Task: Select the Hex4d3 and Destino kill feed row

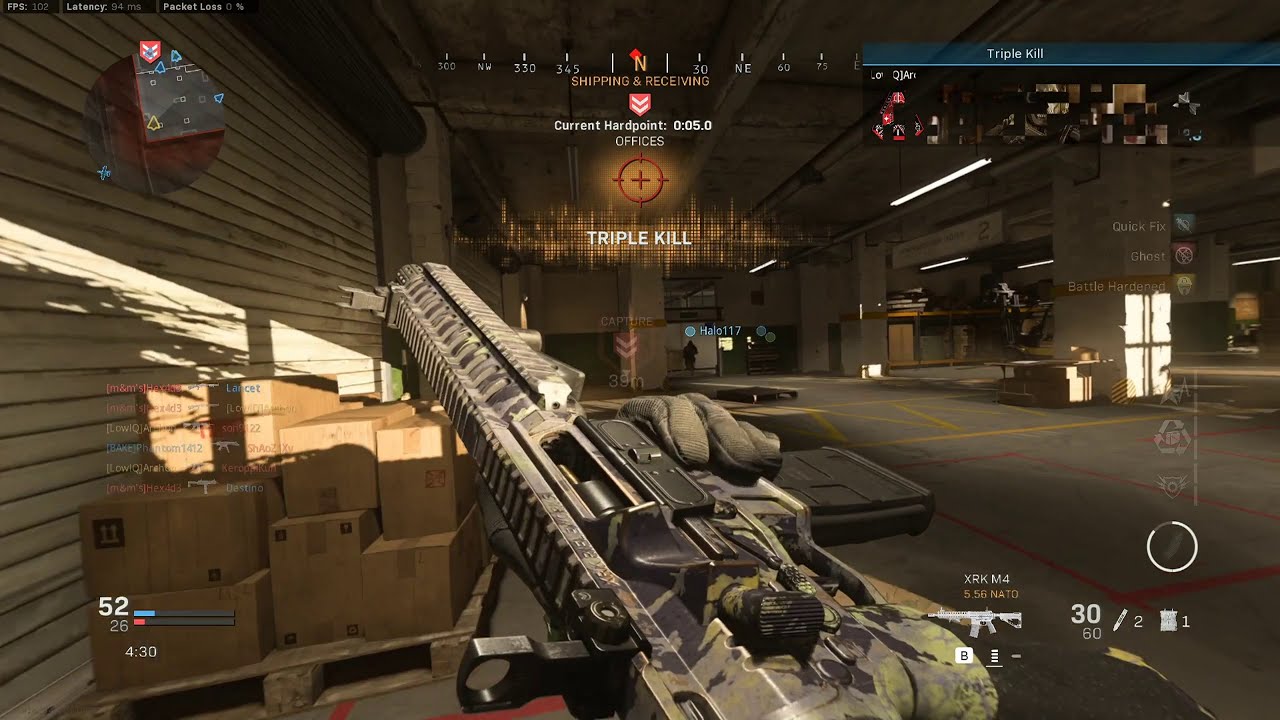Action: 185,488
